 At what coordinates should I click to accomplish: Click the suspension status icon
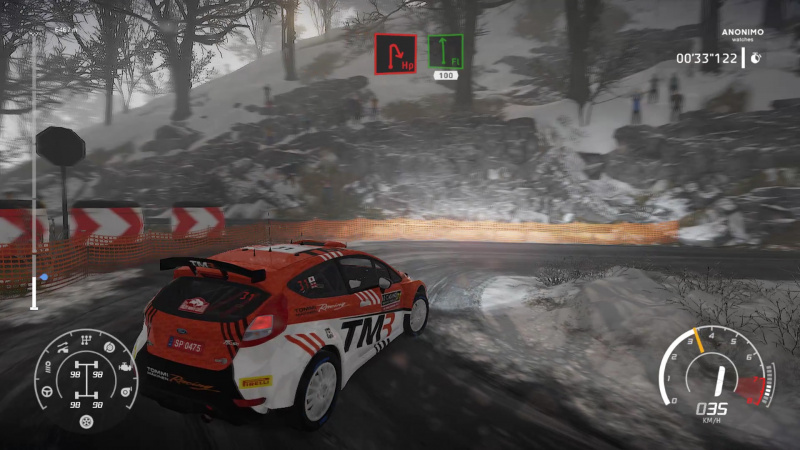pyautogui.click(x=61, y=350)
